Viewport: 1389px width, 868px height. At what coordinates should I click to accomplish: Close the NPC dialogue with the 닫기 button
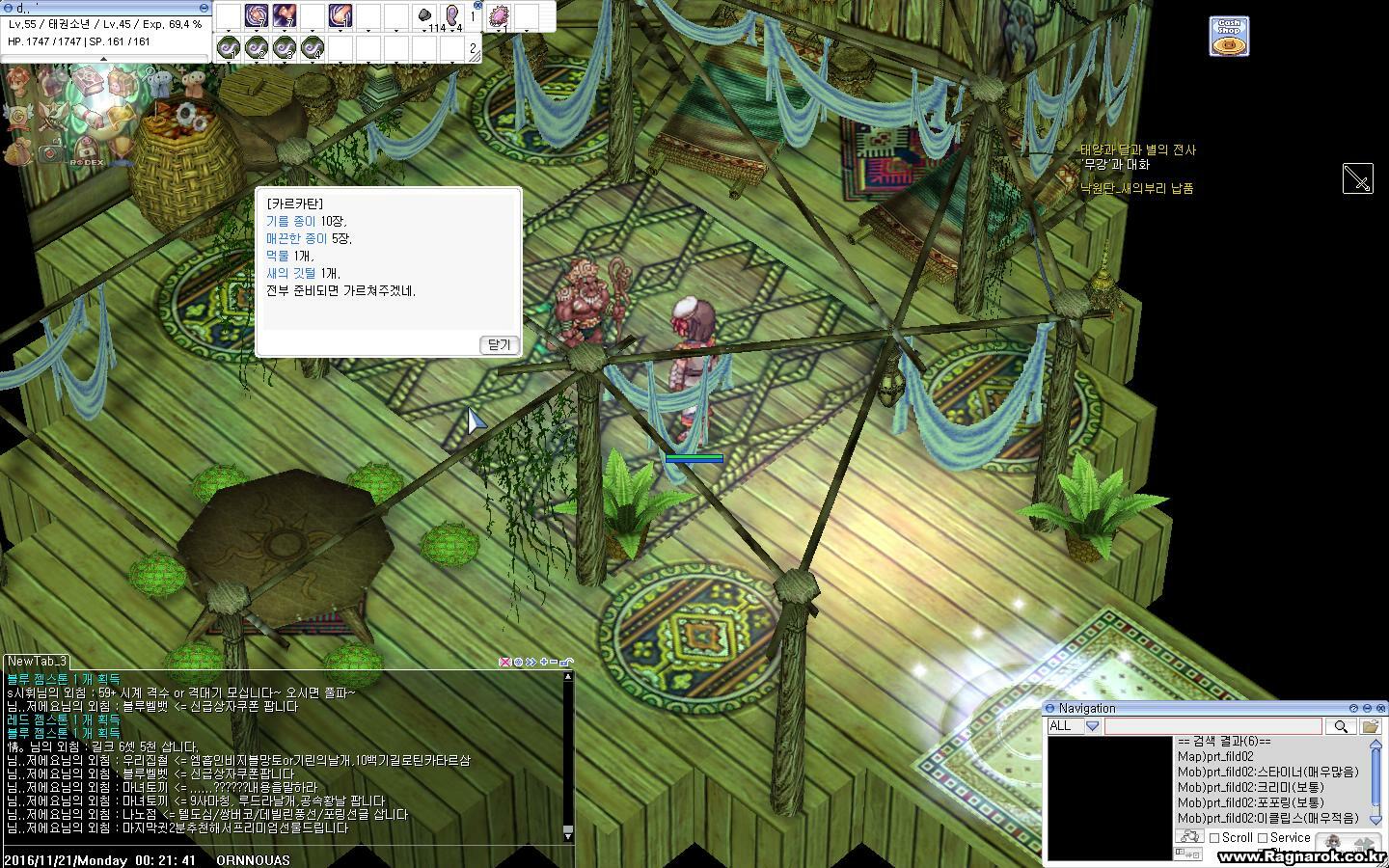point(499,344)
